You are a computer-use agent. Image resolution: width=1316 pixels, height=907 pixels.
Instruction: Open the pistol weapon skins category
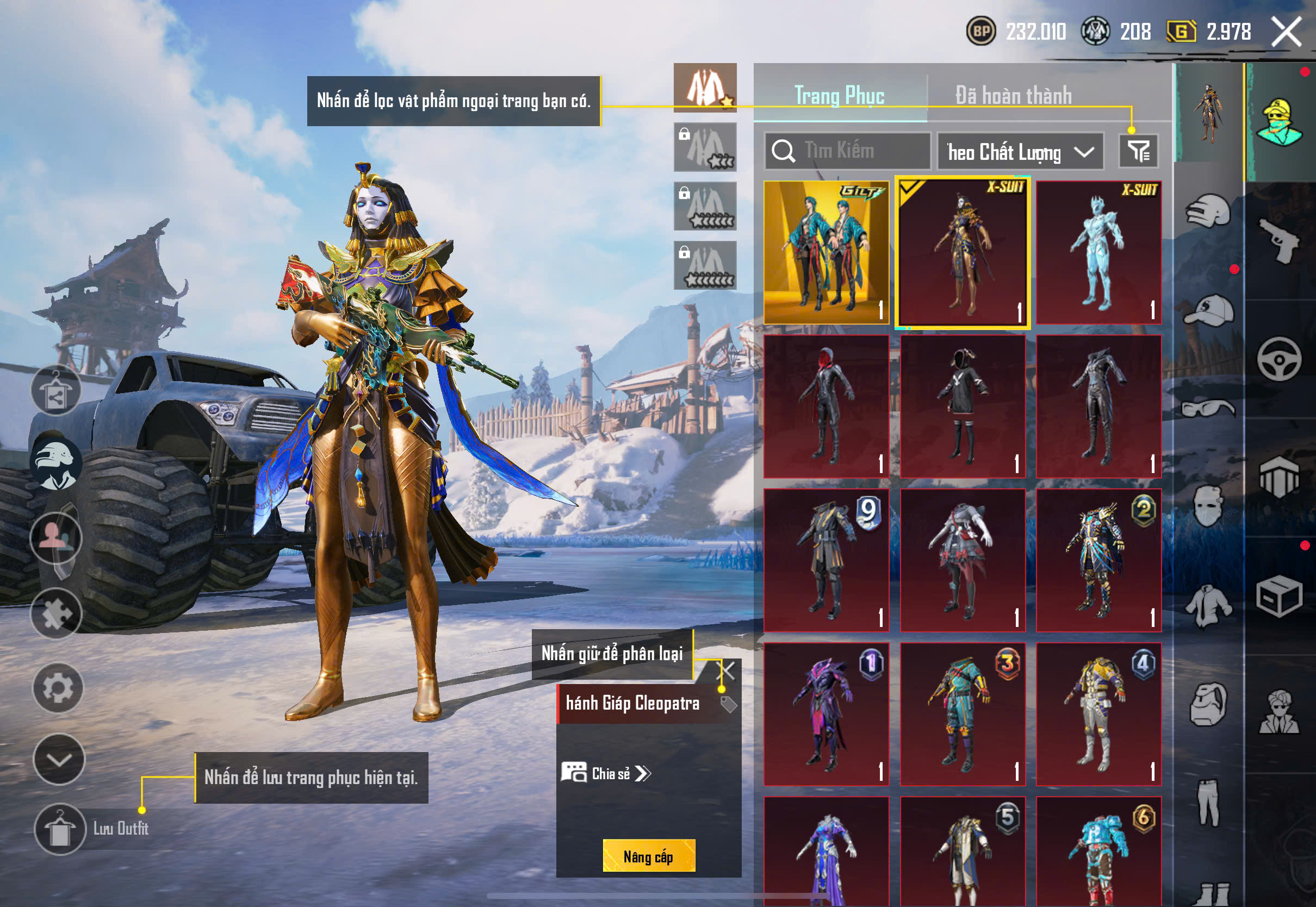(1279, 240)
